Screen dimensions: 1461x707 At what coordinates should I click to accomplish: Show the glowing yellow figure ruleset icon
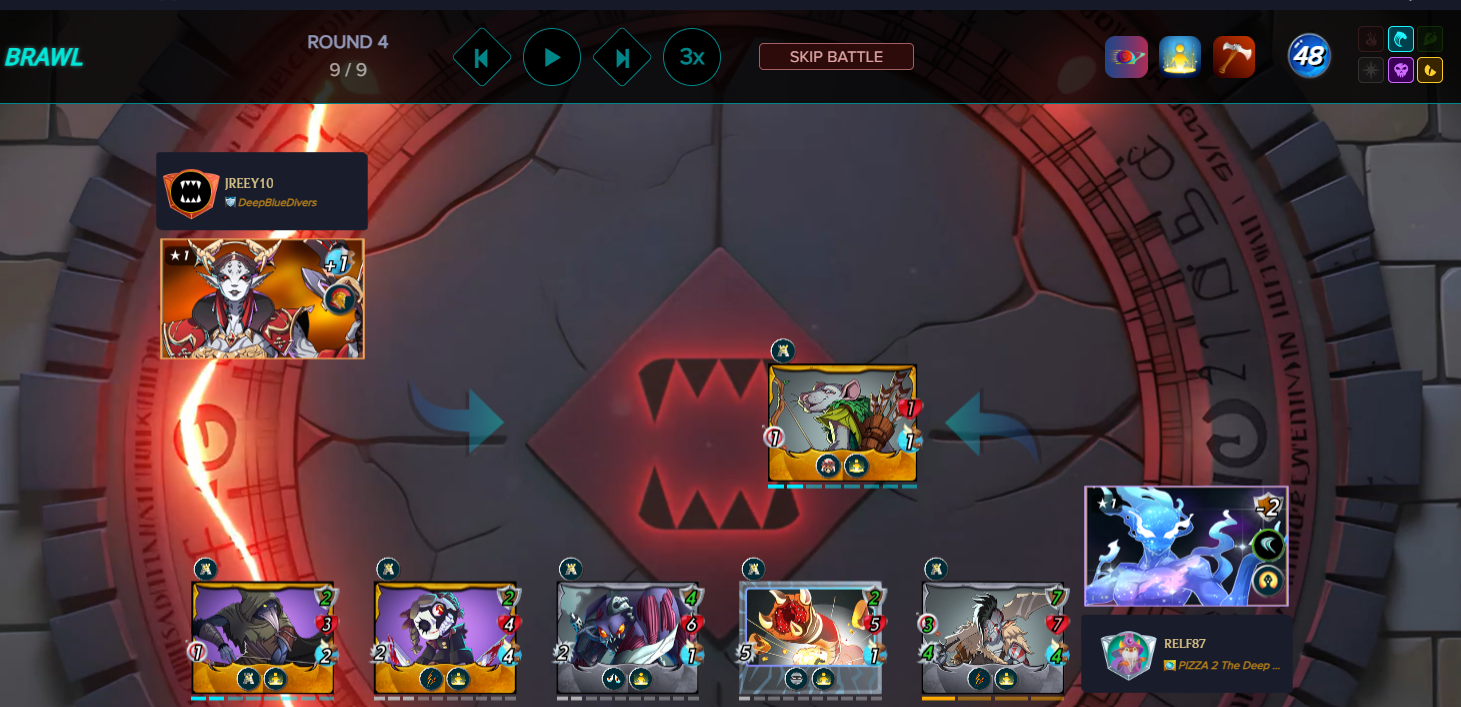[x=1180, y=57]
